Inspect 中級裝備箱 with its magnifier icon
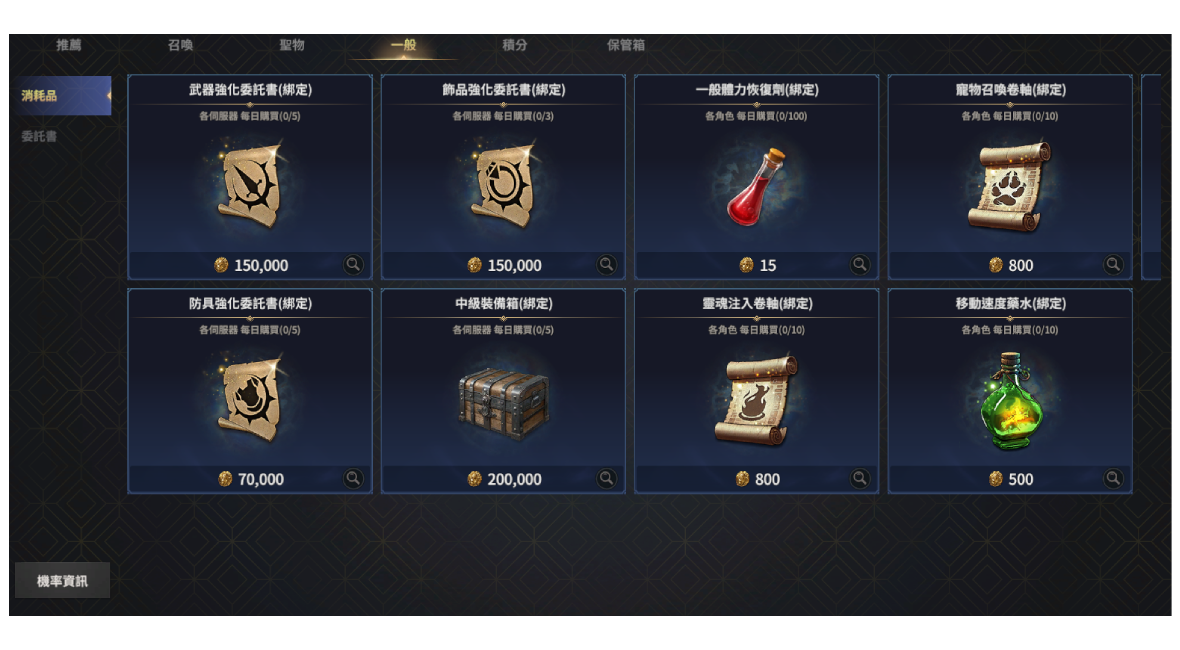This screenshot has width=1180, height=650. [607, 479]
